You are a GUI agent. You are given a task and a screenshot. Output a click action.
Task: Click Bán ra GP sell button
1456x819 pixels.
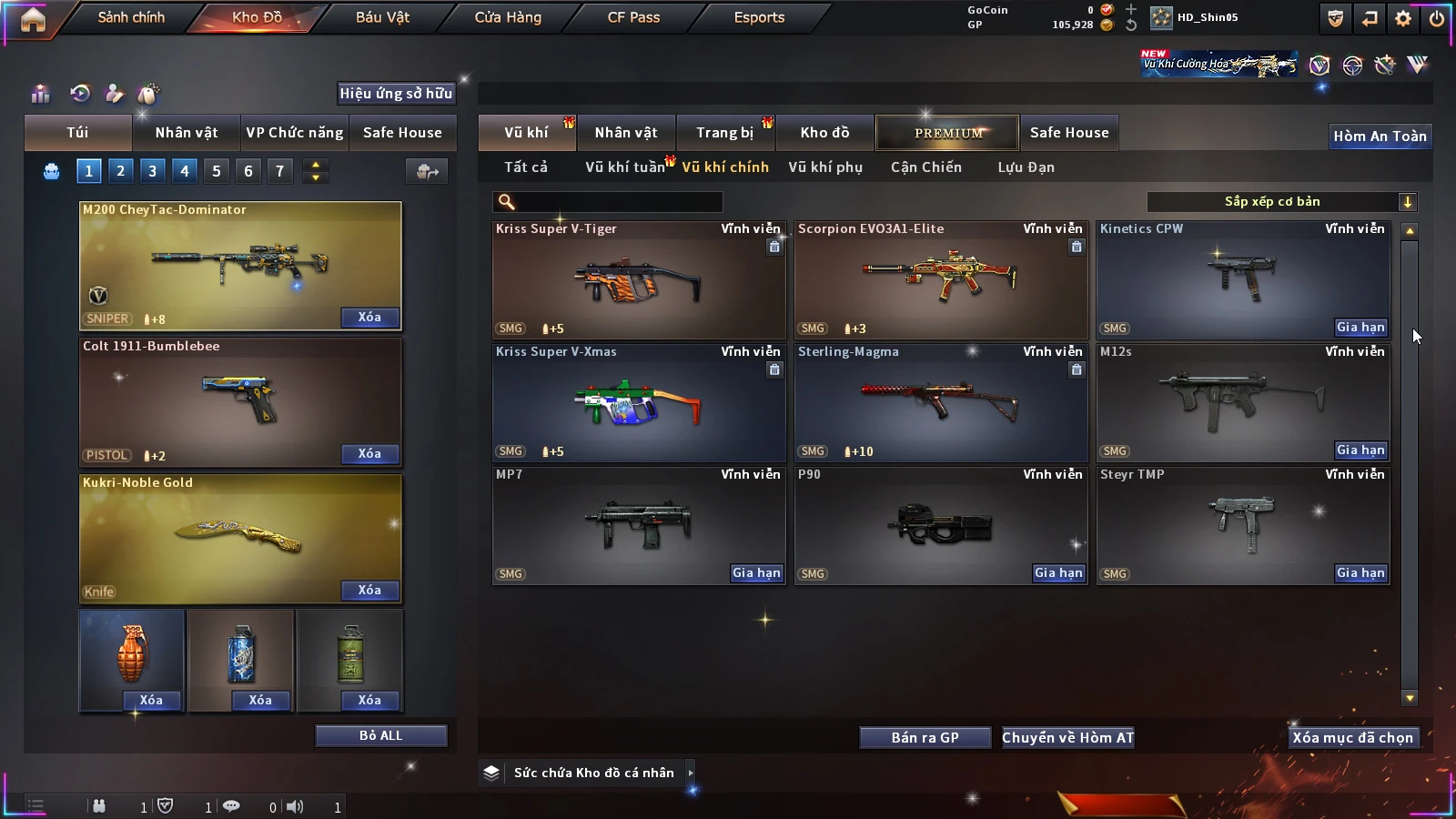(x=925, y=738)
